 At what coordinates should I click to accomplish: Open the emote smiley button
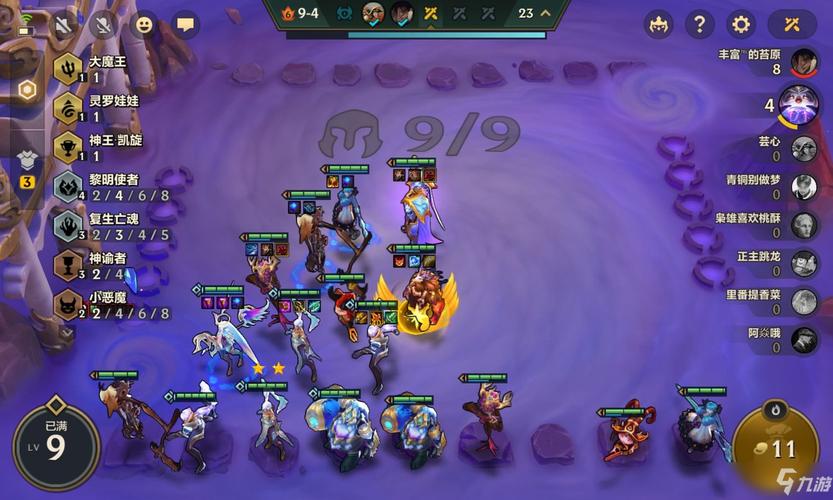point(145,24)
